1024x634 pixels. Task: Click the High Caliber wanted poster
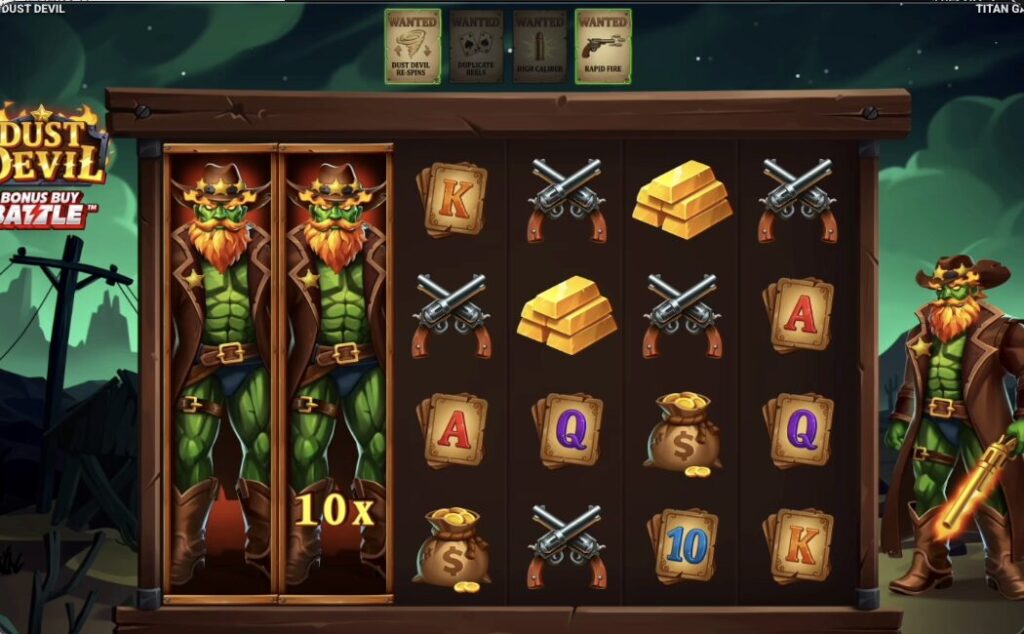click(x=540, y=46)
